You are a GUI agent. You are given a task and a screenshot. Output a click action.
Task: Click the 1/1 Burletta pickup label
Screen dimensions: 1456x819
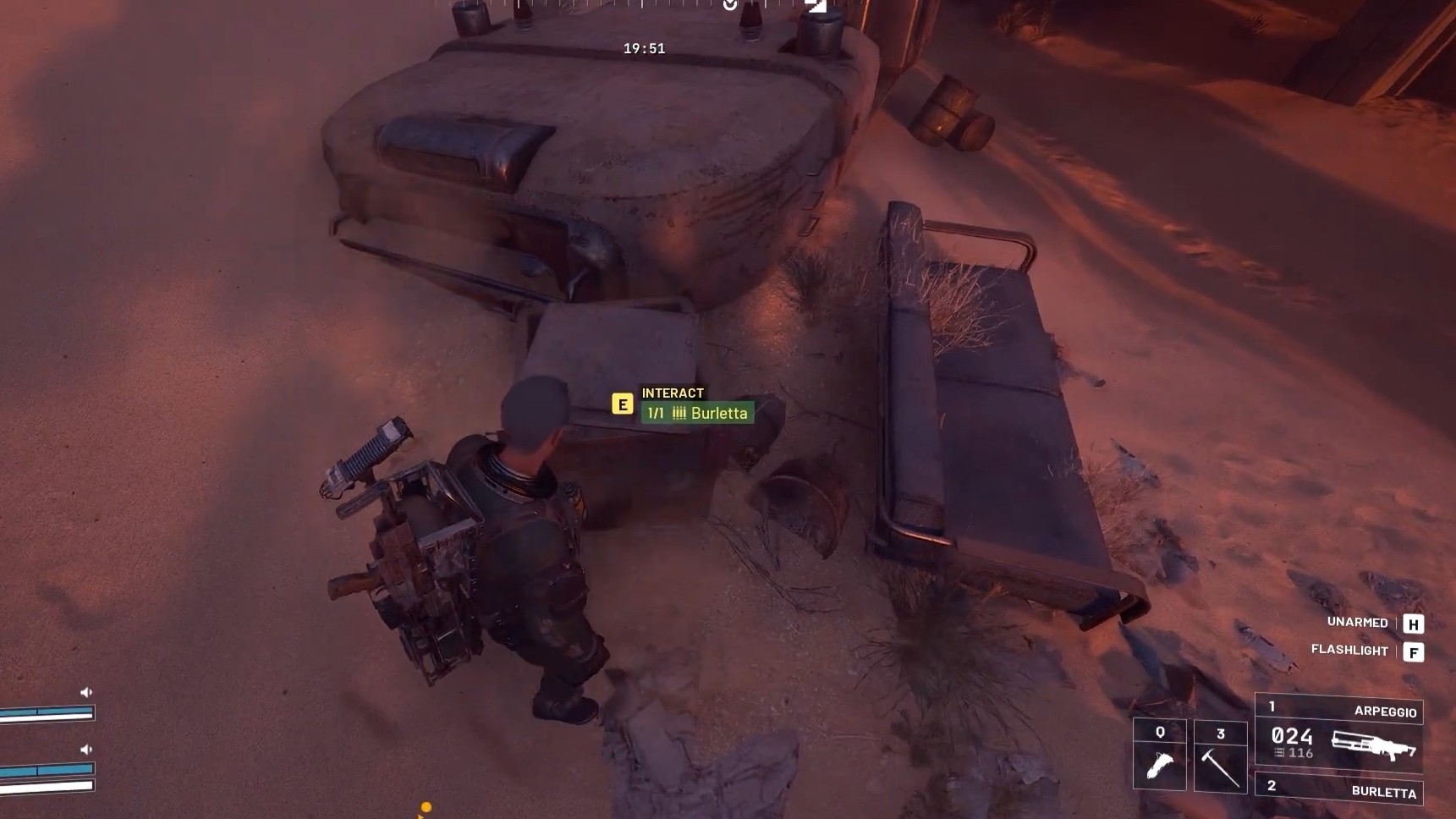(699, 413)
